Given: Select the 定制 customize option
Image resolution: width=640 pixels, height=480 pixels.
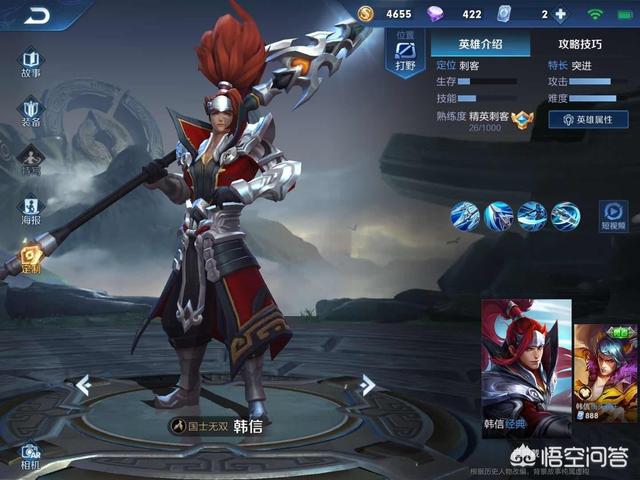Looking at the screenshot, I should tap(31, 257).
